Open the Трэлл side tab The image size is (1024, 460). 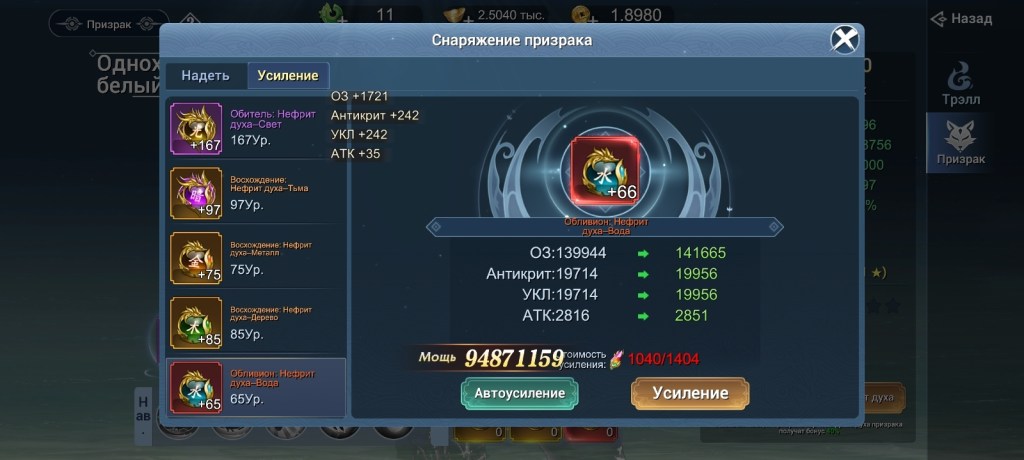pos(960,84)
